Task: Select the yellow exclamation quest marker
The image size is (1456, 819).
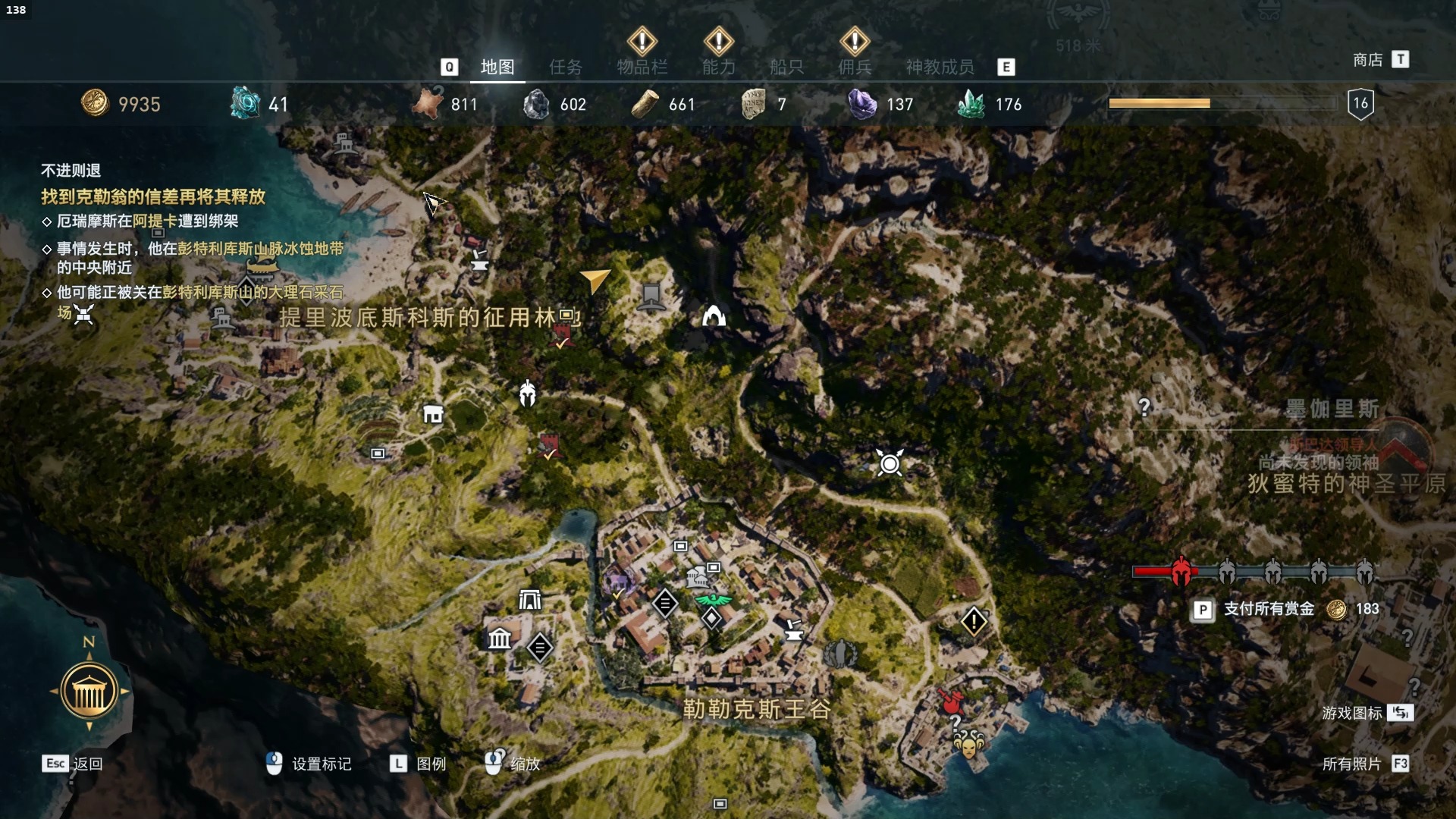Action: coord(974,622)
